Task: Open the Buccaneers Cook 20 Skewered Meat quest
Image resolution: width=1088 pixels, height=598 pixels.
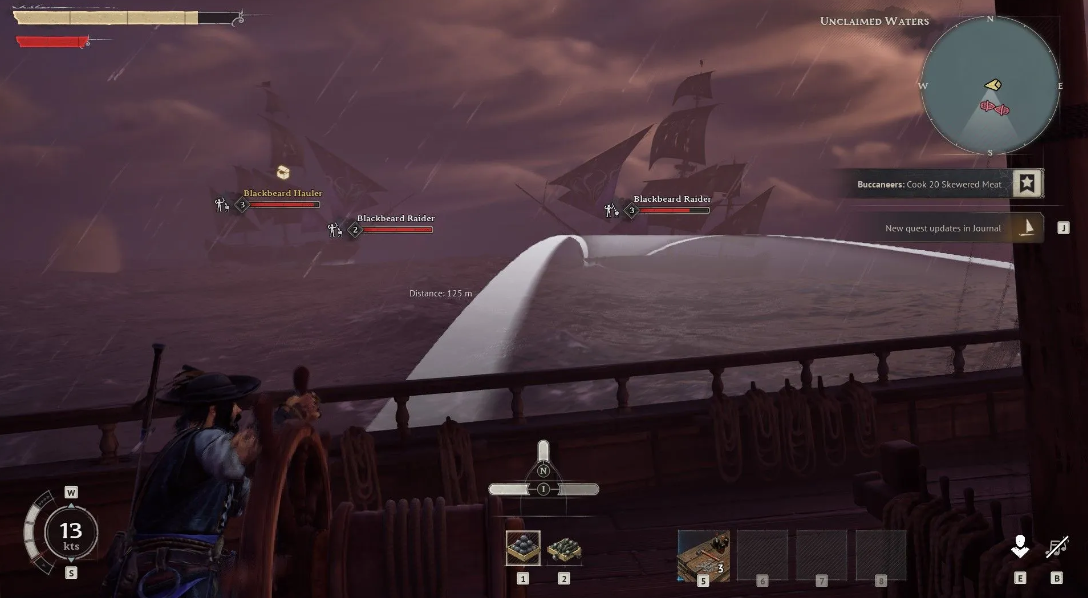Action: pos(928,184)
